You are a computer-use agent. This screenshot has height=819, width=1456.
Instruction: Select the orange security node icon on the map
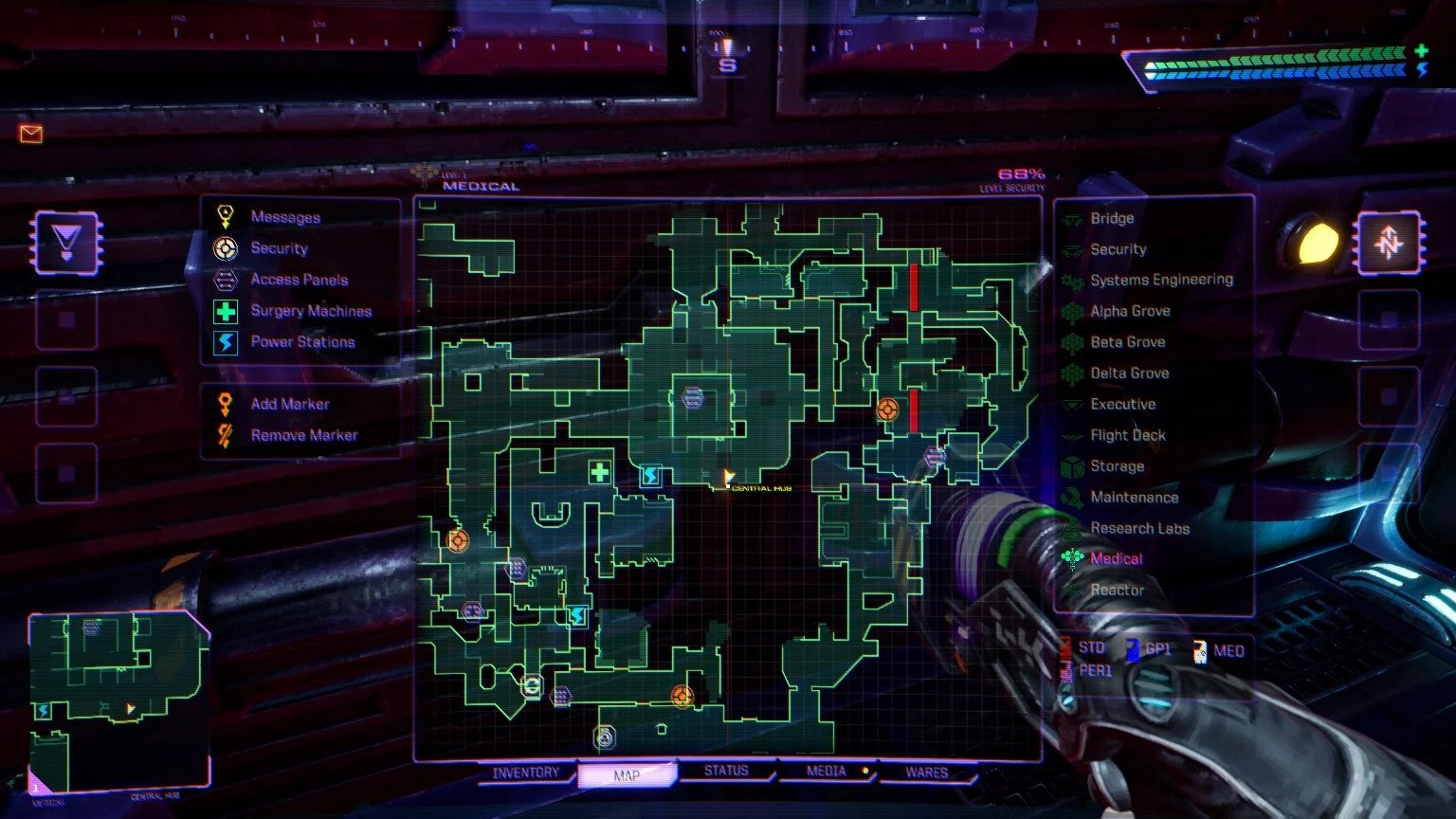click(x=888, y=410)
